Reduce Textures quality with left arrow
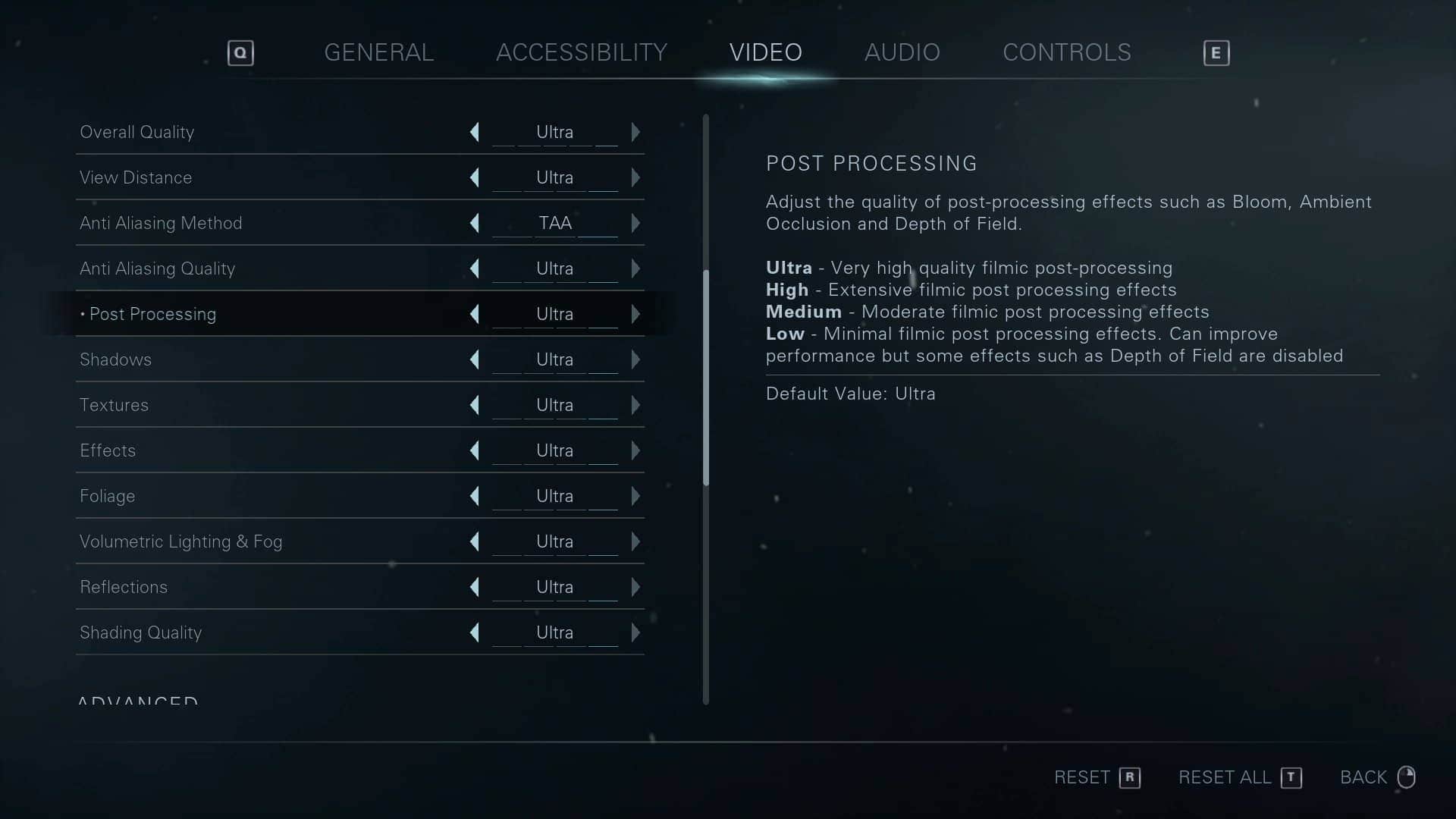 point(475,405)
